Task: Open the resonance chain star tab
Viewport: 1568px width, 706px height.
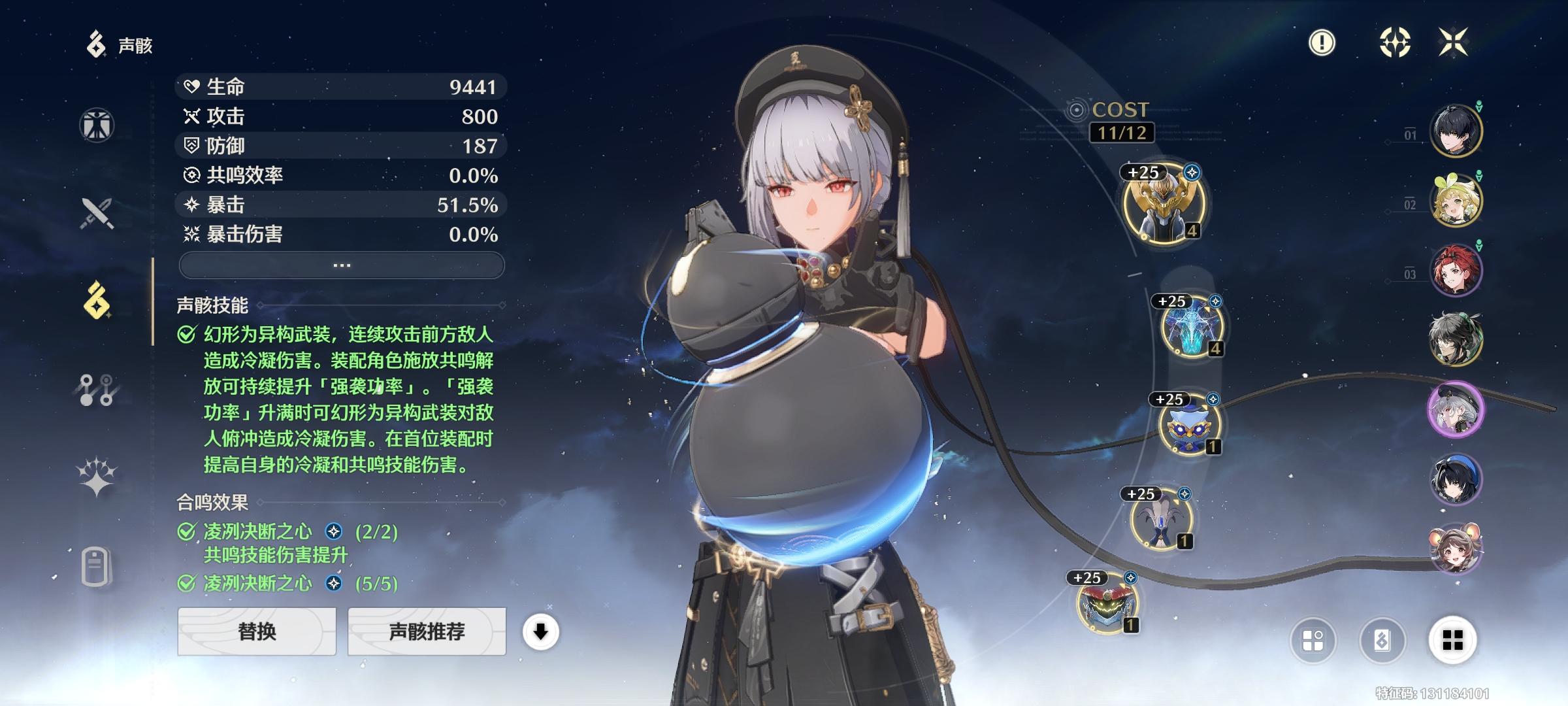Action: click(x=97, y=476)
